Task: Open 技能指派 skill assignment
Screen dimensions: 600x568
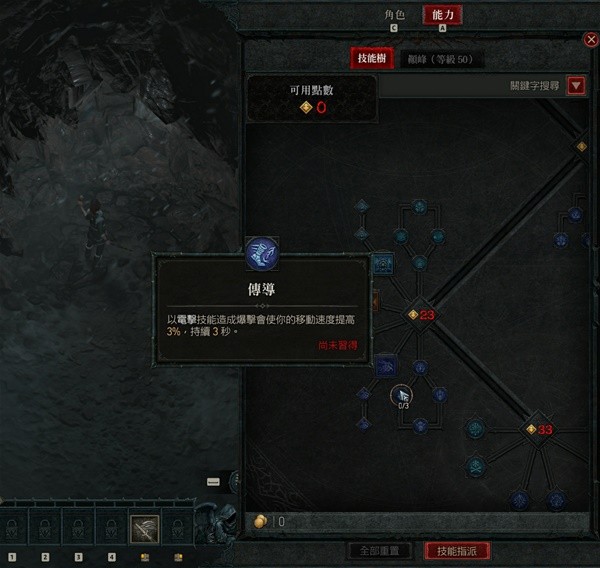Action: (457, 550)
